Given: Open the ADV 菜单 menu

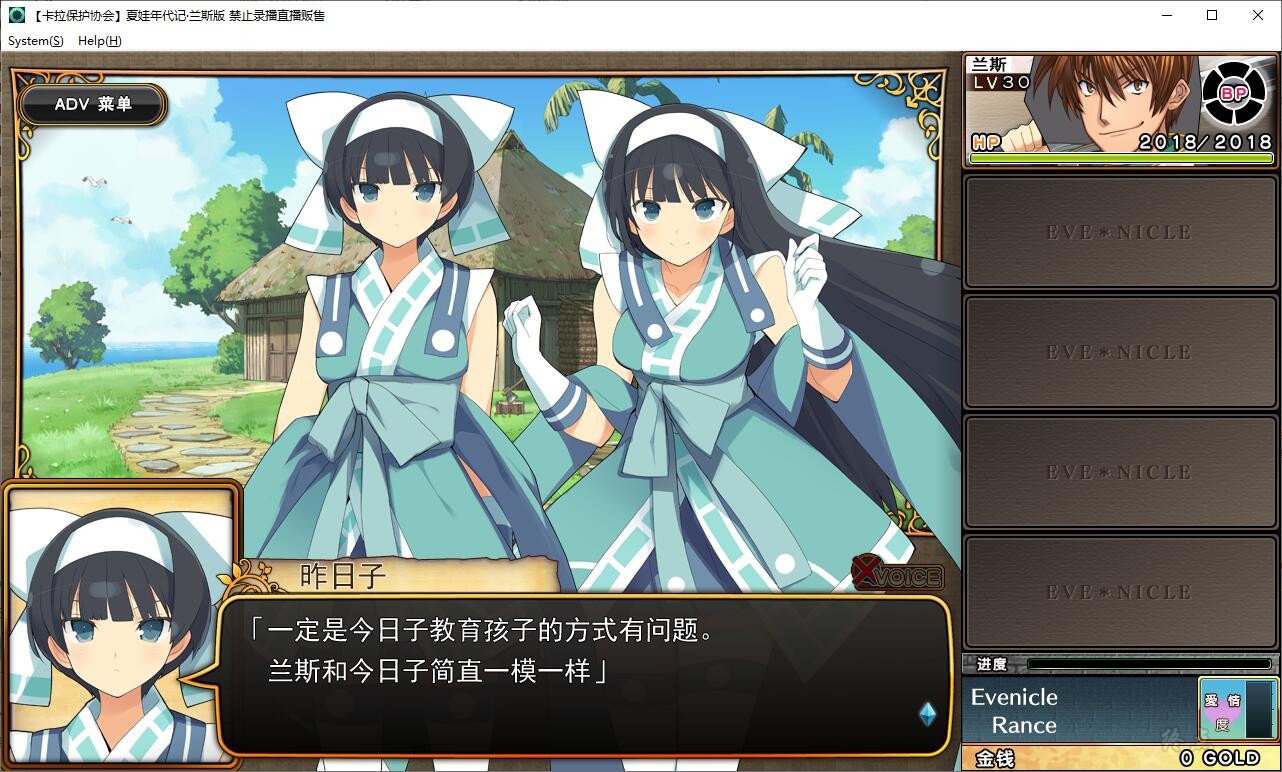Looking at the screenshot, I should (92, 104).
